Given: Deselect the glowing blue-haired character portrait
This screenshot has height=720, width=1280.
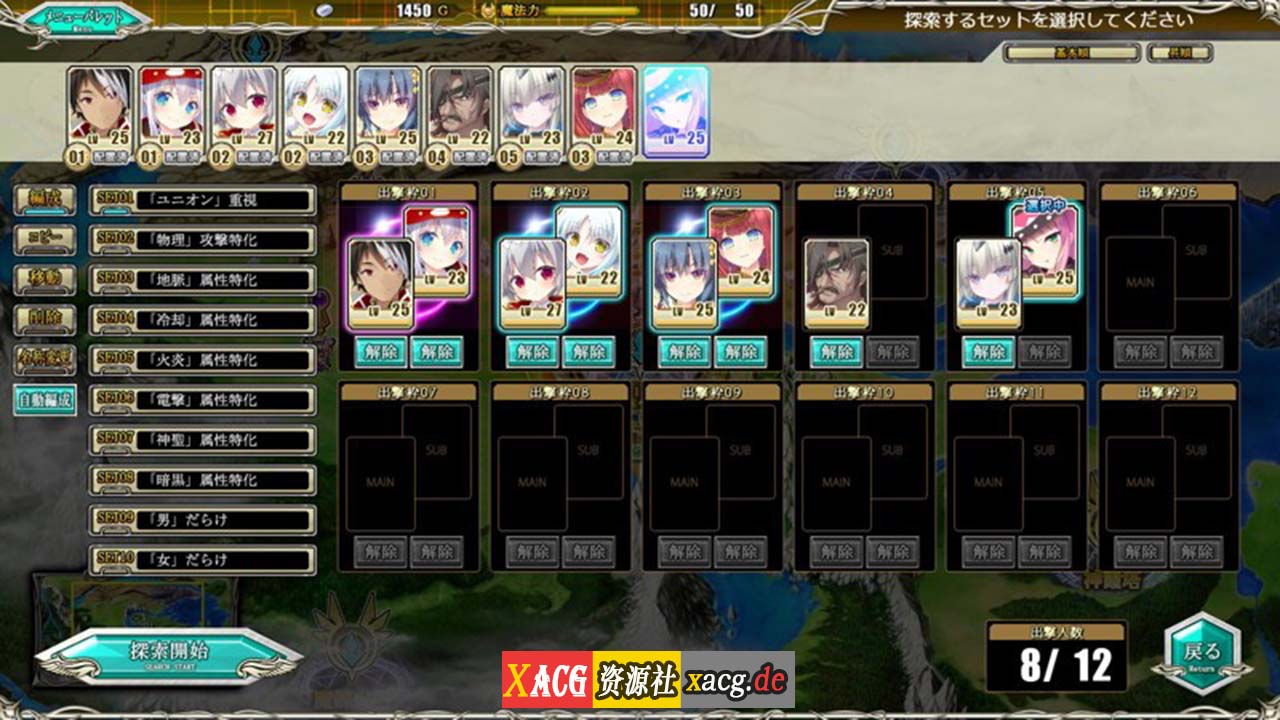Looking at the screenshot, I should coord(678,110).
